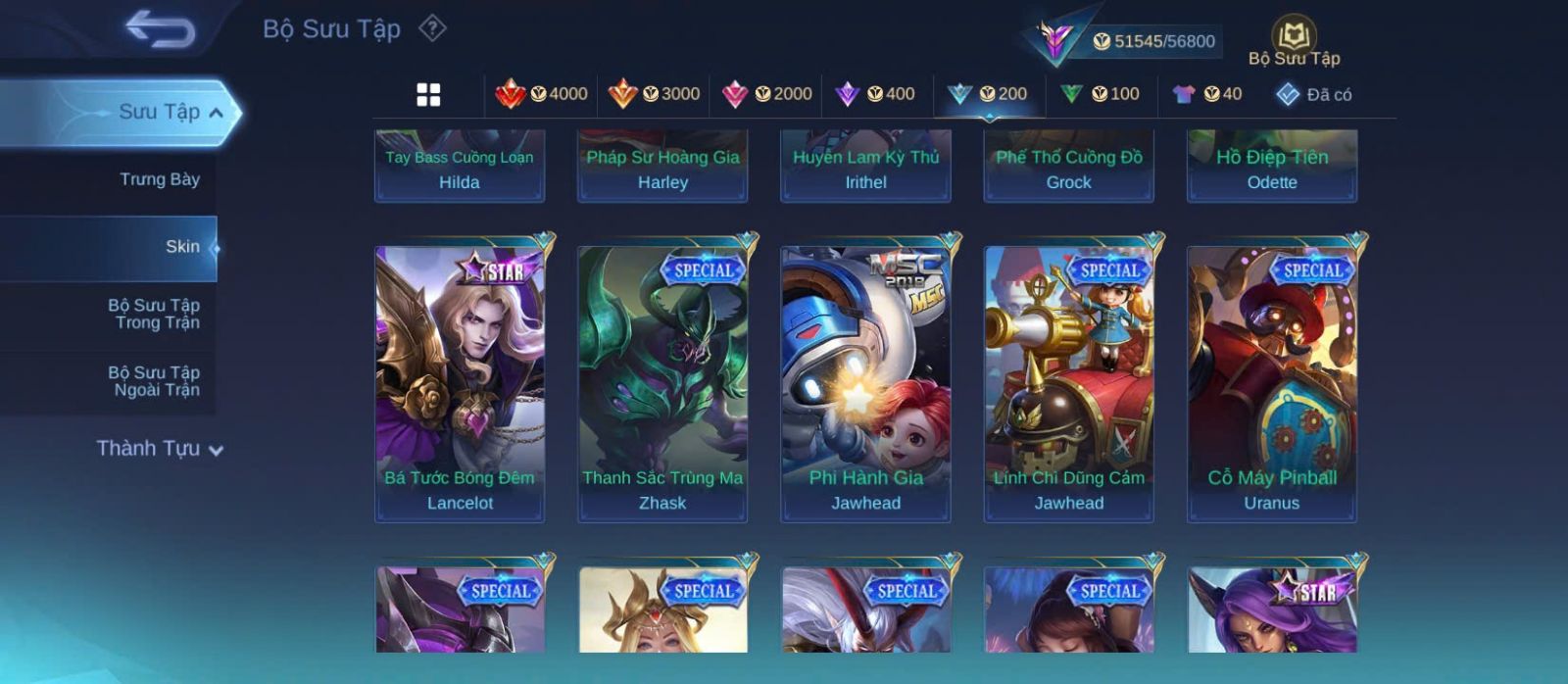
Task: Select Lancelot's Bá Tước Bóng Đêm skin
Action: pyautogui.click(x=460, y=382)
